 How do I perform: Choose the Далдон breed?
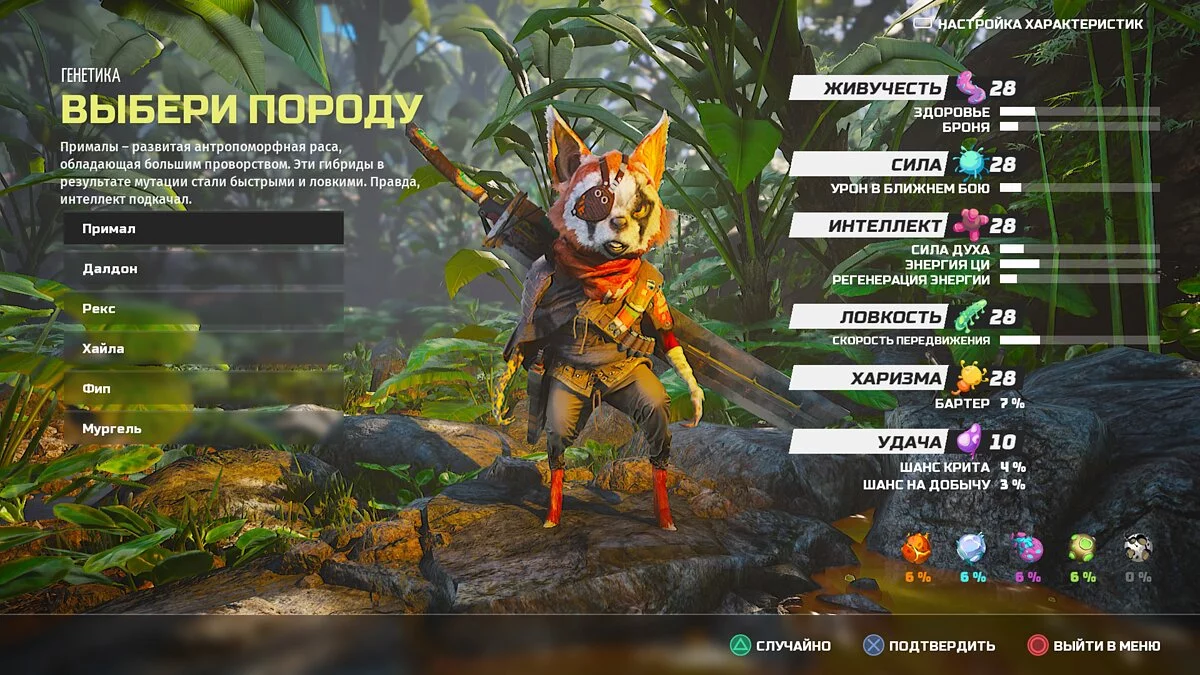click(203, 269)
